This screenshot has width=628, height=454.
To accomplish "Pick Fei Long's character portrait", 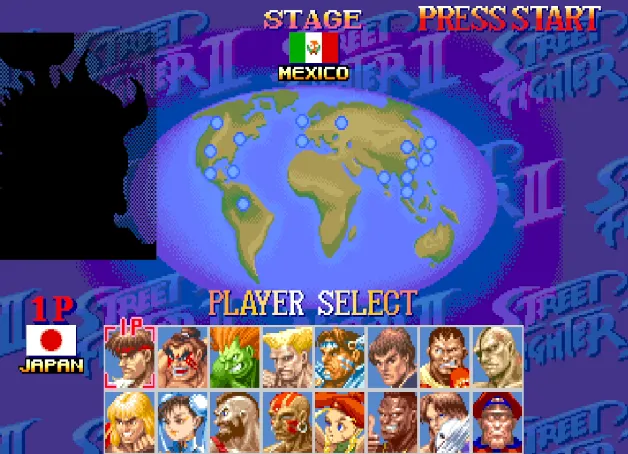I will point(391,357).
